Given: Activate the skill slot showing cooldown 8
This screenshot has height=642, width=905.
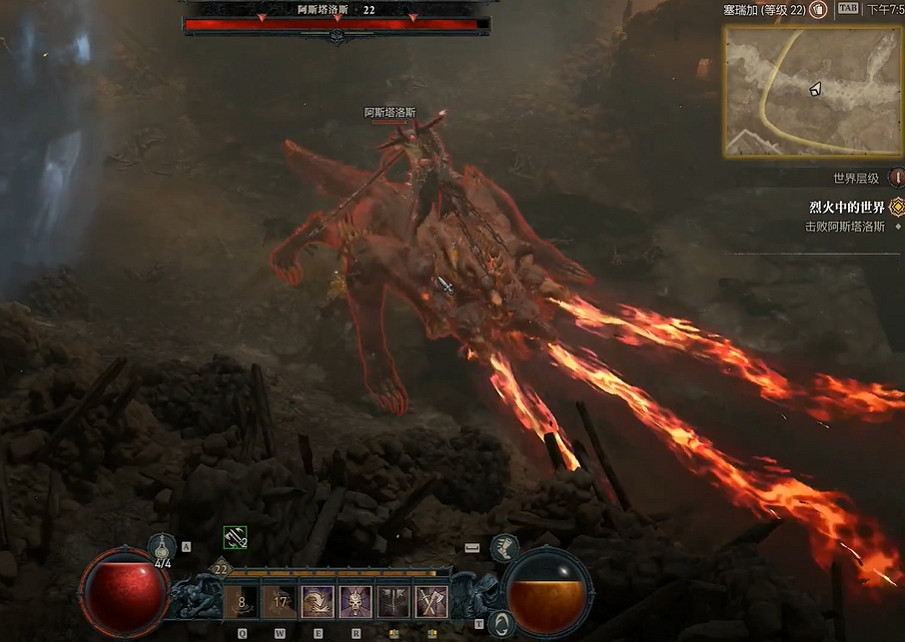Looking at the screenshot, I should [241, 602].
